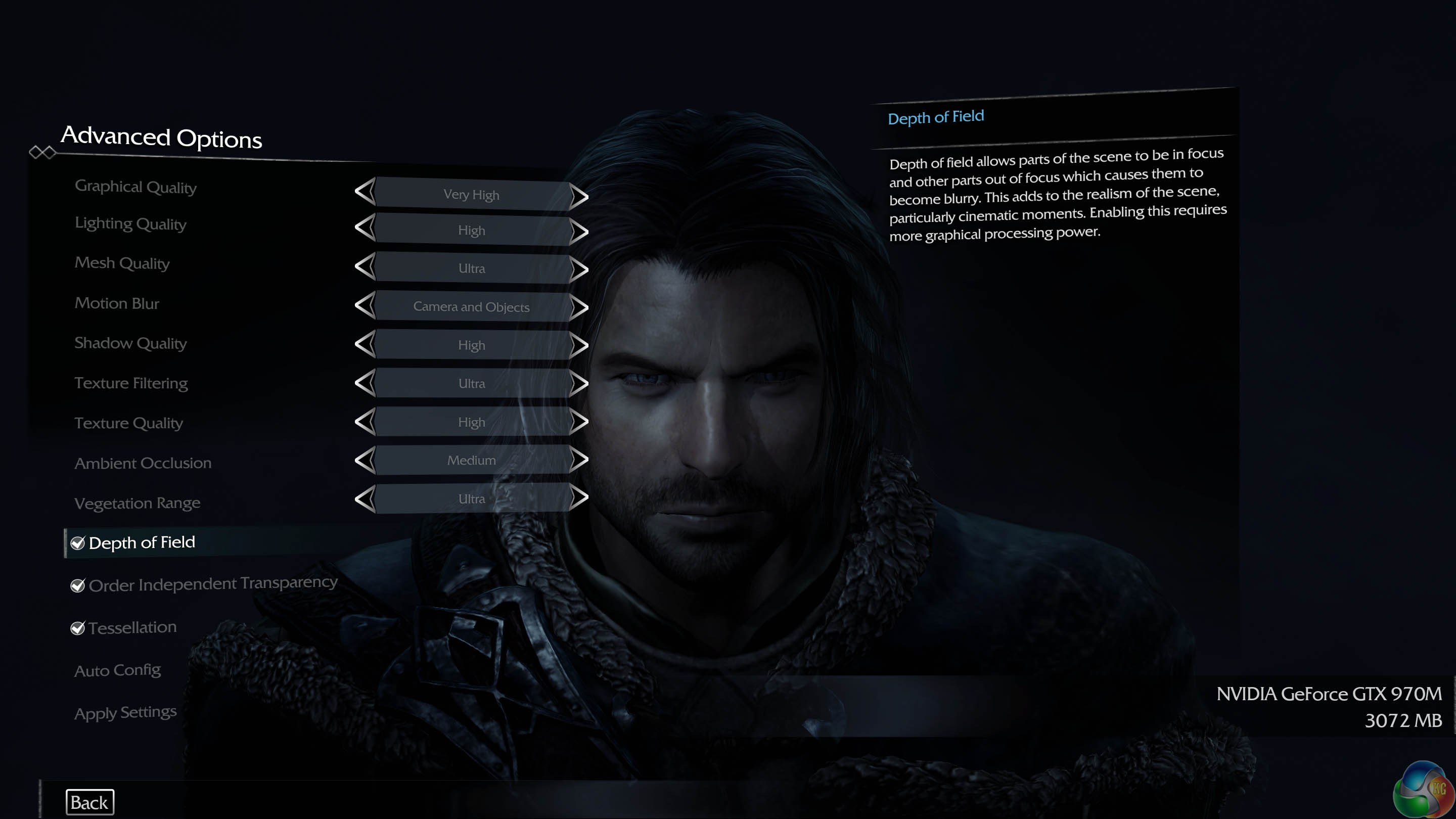Raise Ambient Occlusion with the right arrow
Screen dimensions: 1456x819
(x=579, y=460)
